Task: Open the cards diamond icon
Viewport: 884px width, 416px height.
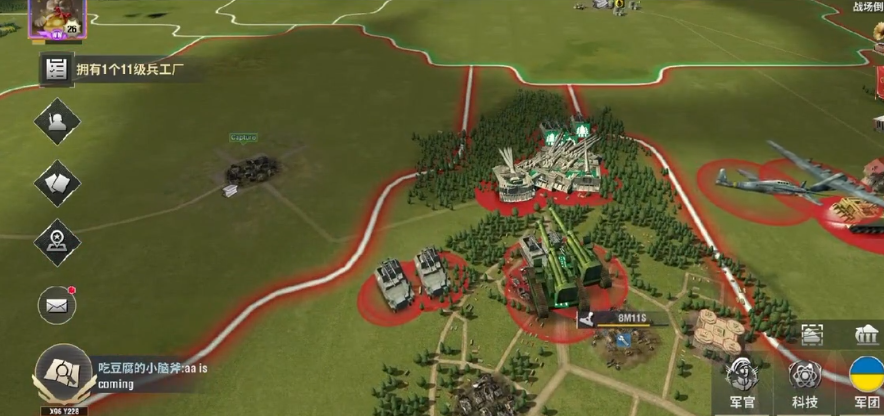Action: tap(57, 183)
